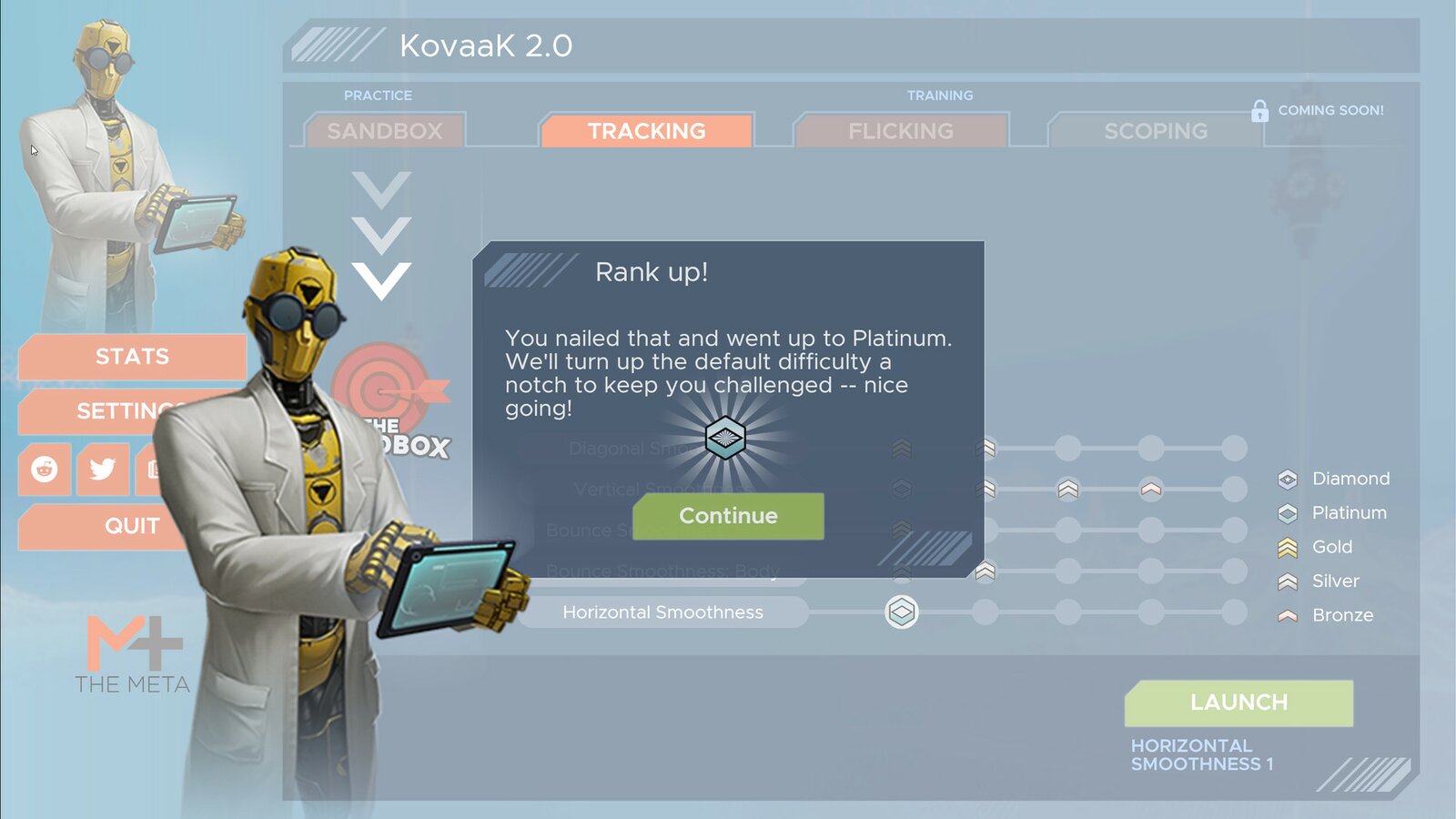Select the Horizontal Smoothness scenario label

click(662, 612)
